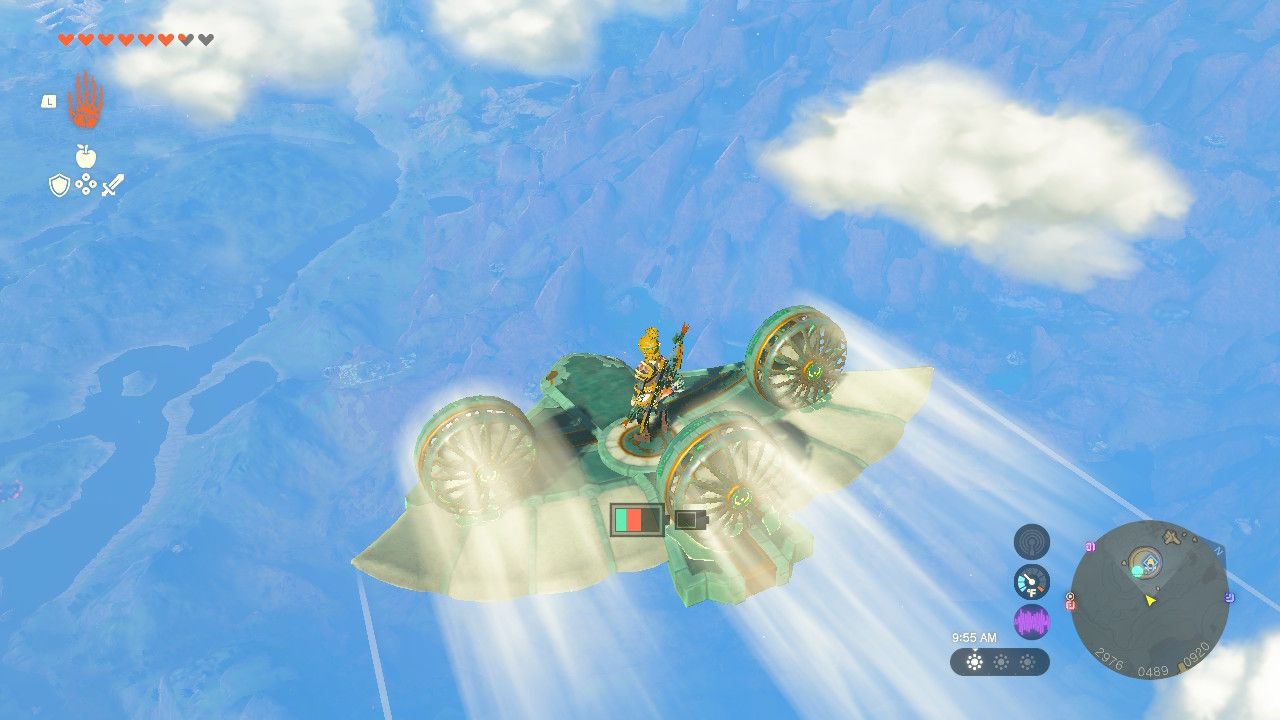Click the apple food icon on the left HUD
Screen dimensions: 1280x720
pyautogui.click(x=86, y=156)
